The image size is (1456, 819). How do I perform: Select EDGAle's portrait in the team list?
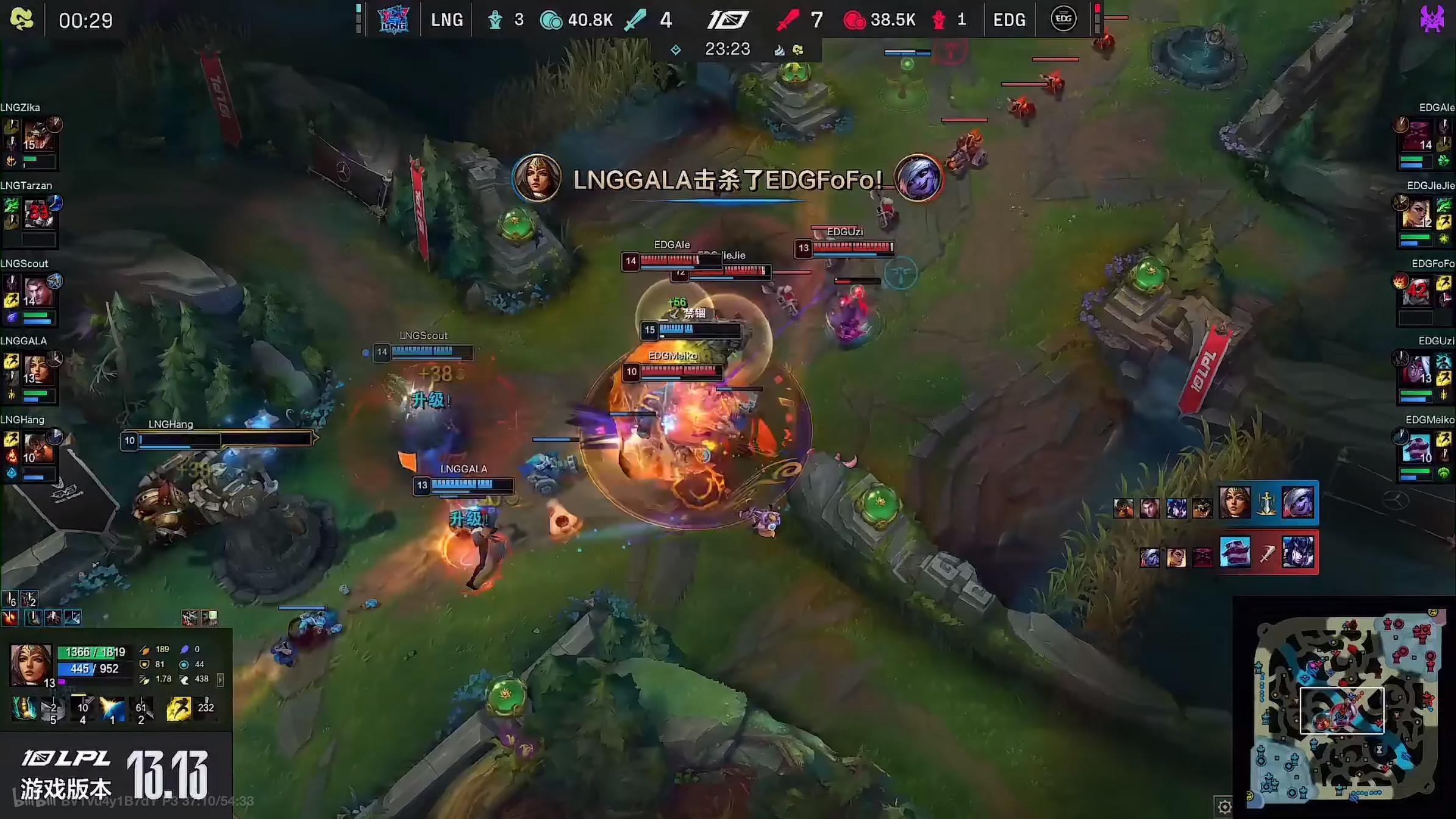1417,136
